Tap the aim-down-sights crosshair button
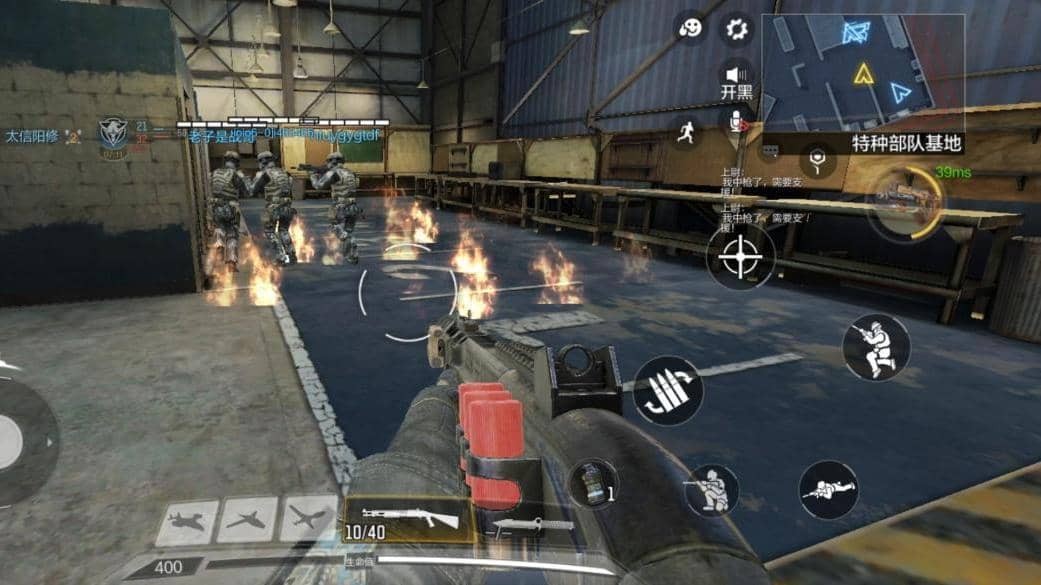Screen dimensions: 1041x585 [x=740, y=257]
